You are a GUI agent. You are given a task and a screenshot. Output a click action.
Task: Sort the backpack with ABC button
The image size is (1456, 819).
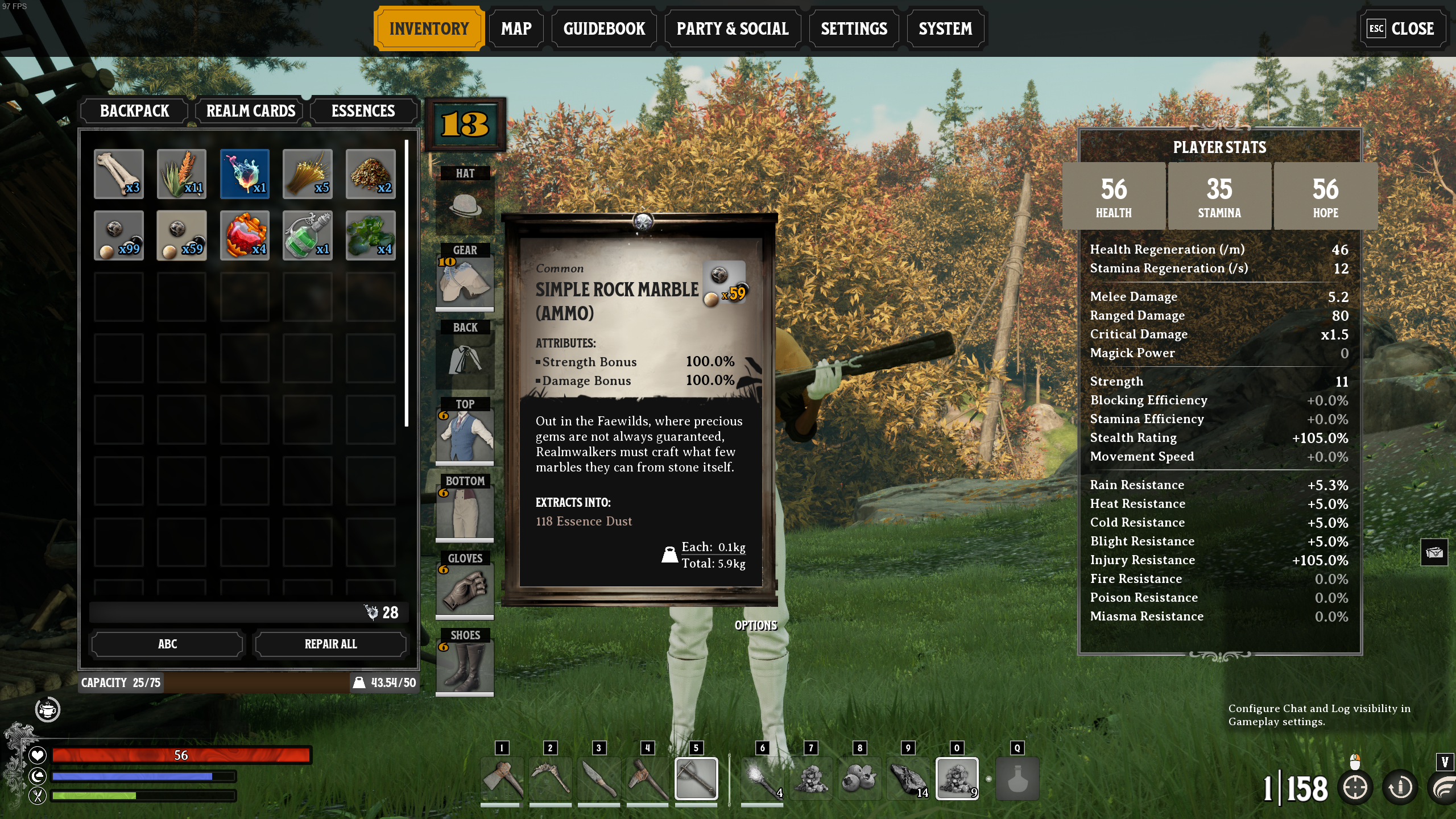[x=167, y=644]
